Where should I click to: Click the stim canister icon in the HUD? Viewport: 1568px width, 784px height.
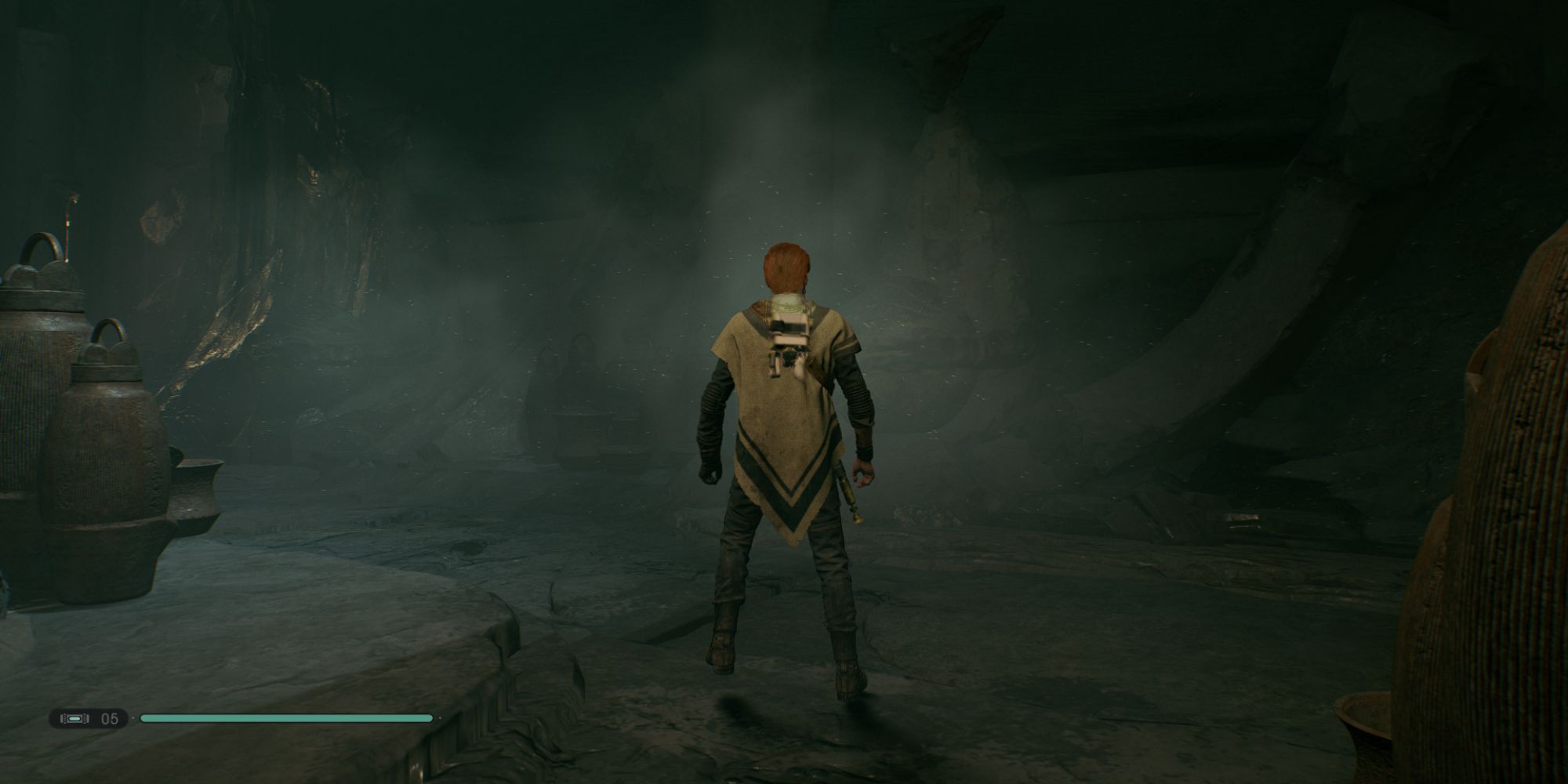[76, 718]
